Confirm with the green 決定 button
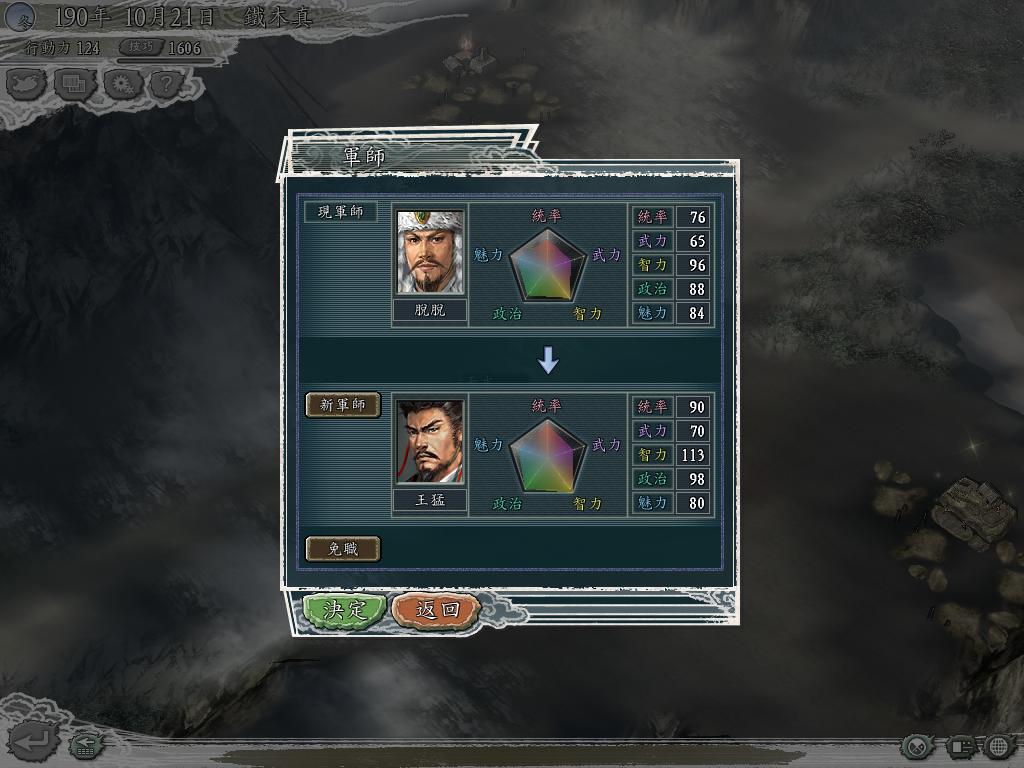 coord(344,610)
